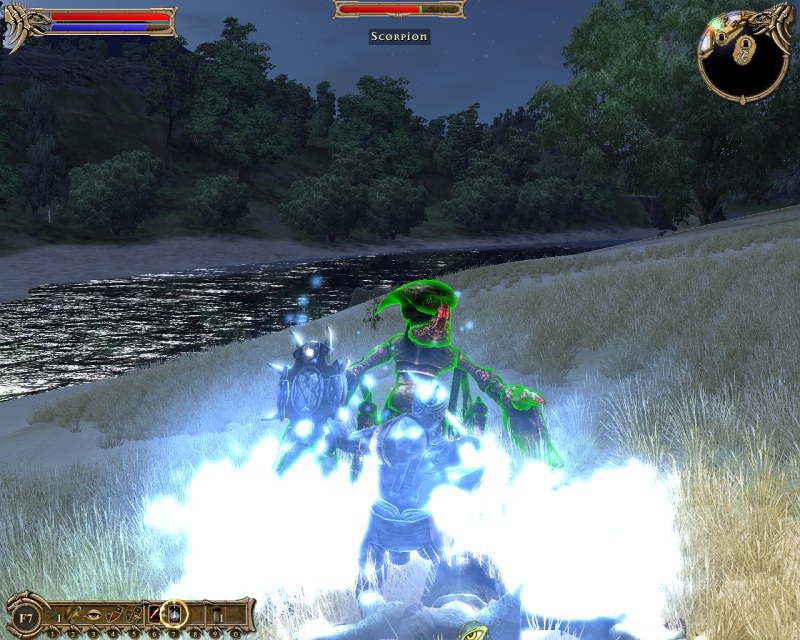Screen dimensions: 800x640
Task: Choose the red-green shield skill in slot 4
Action: [114, 612]
